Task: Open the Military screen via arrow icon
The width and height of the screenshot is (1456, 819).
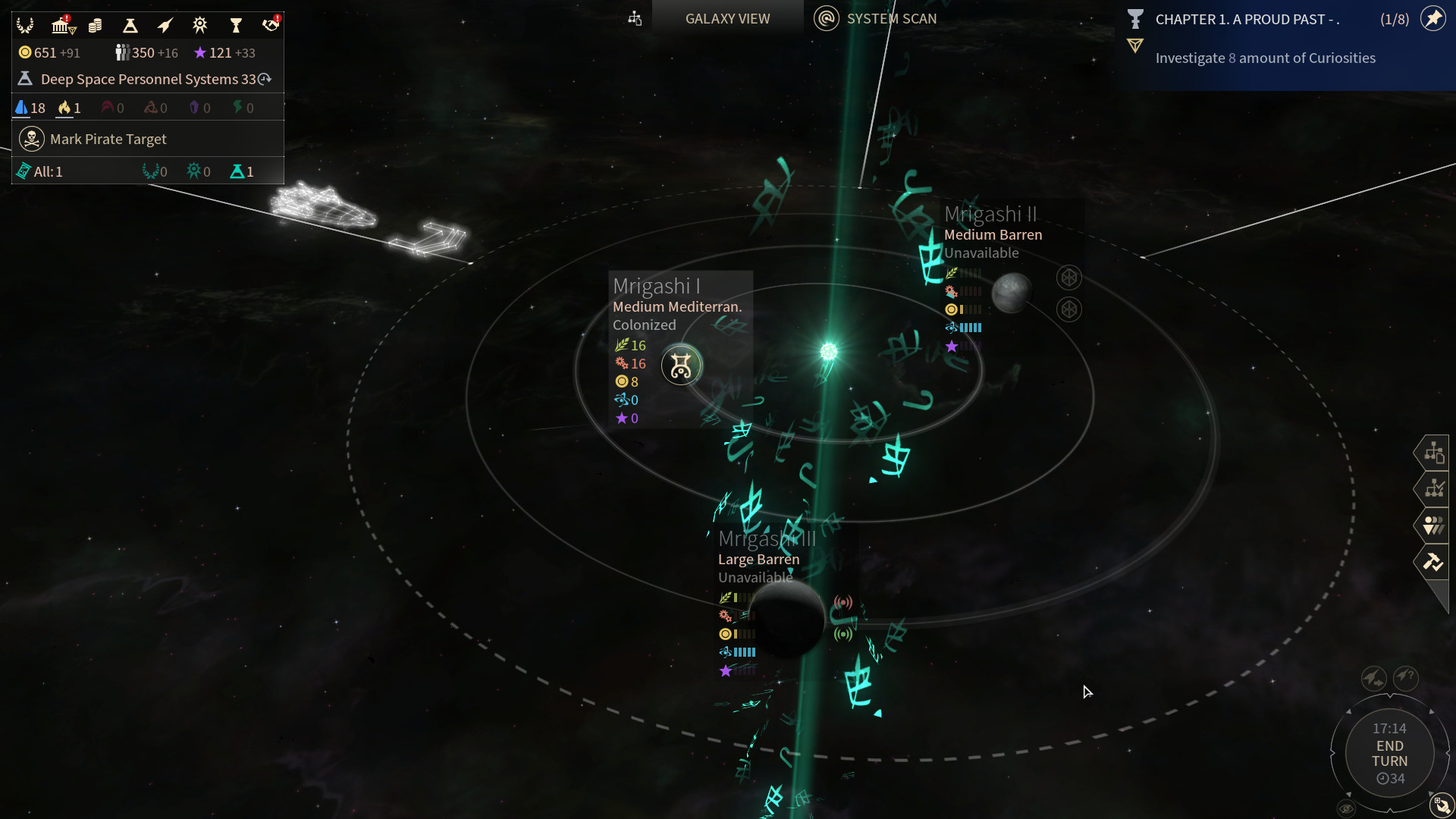Action: 165,25
